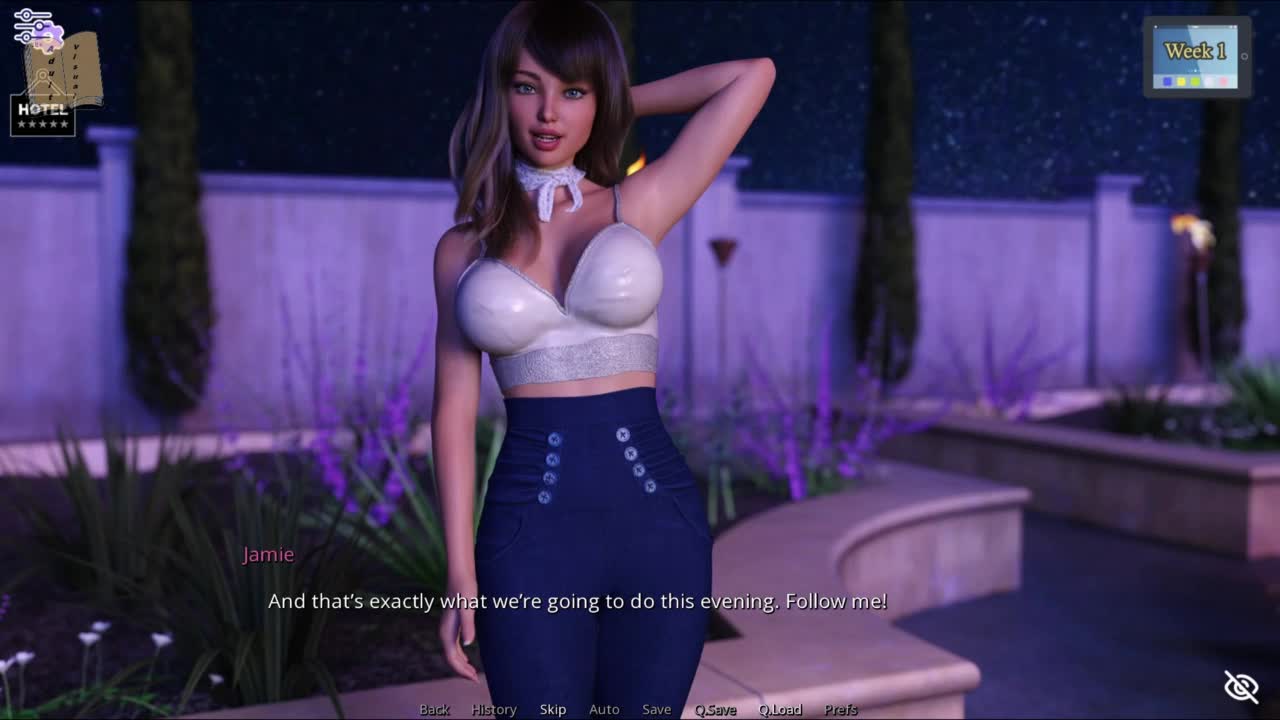
Task: Activate Skip to fast-forward dialogue
Action: point(553,709)
